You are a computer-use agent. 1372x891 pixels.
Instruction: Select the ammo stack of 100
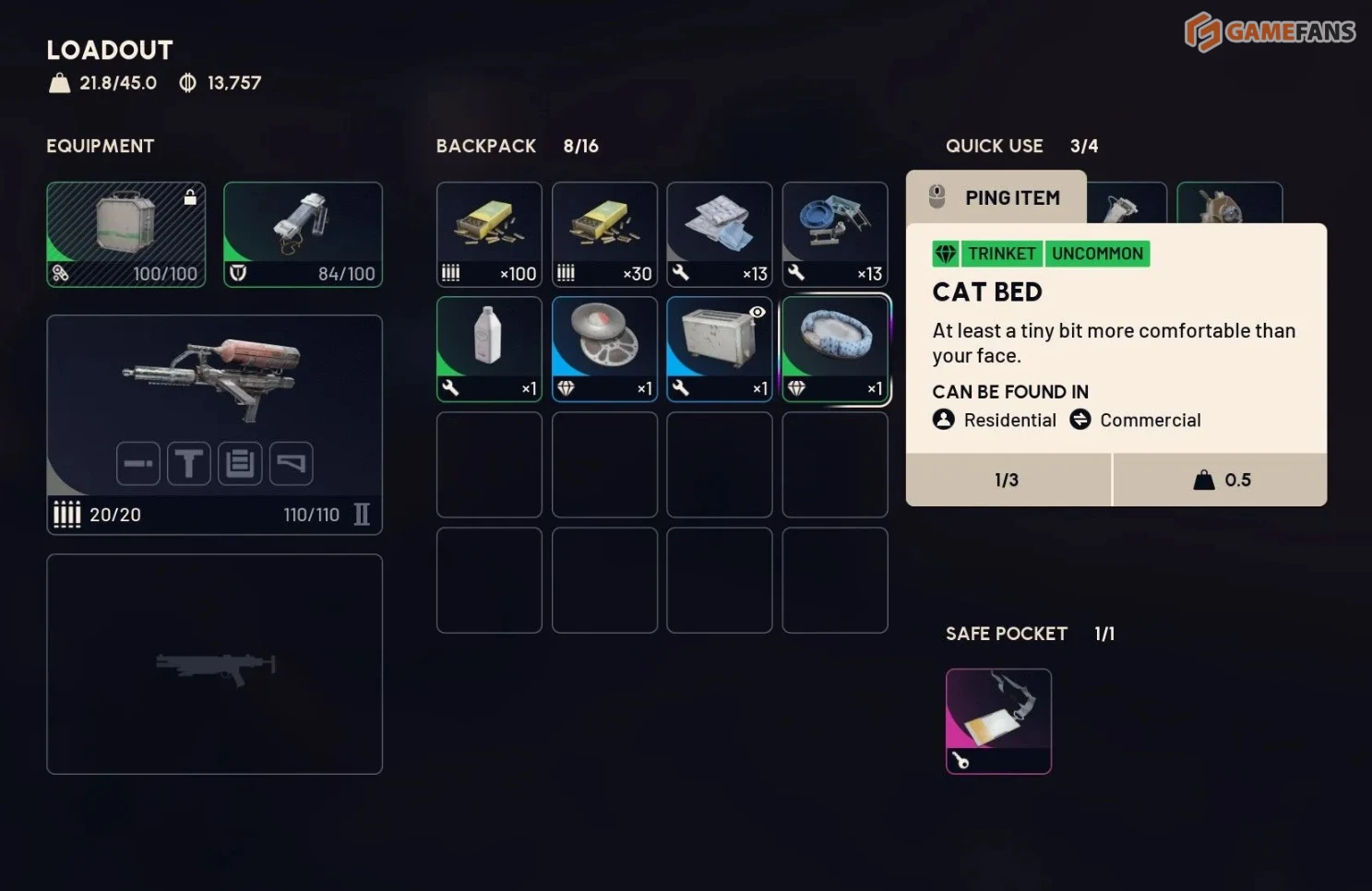[x=489, y=234]
